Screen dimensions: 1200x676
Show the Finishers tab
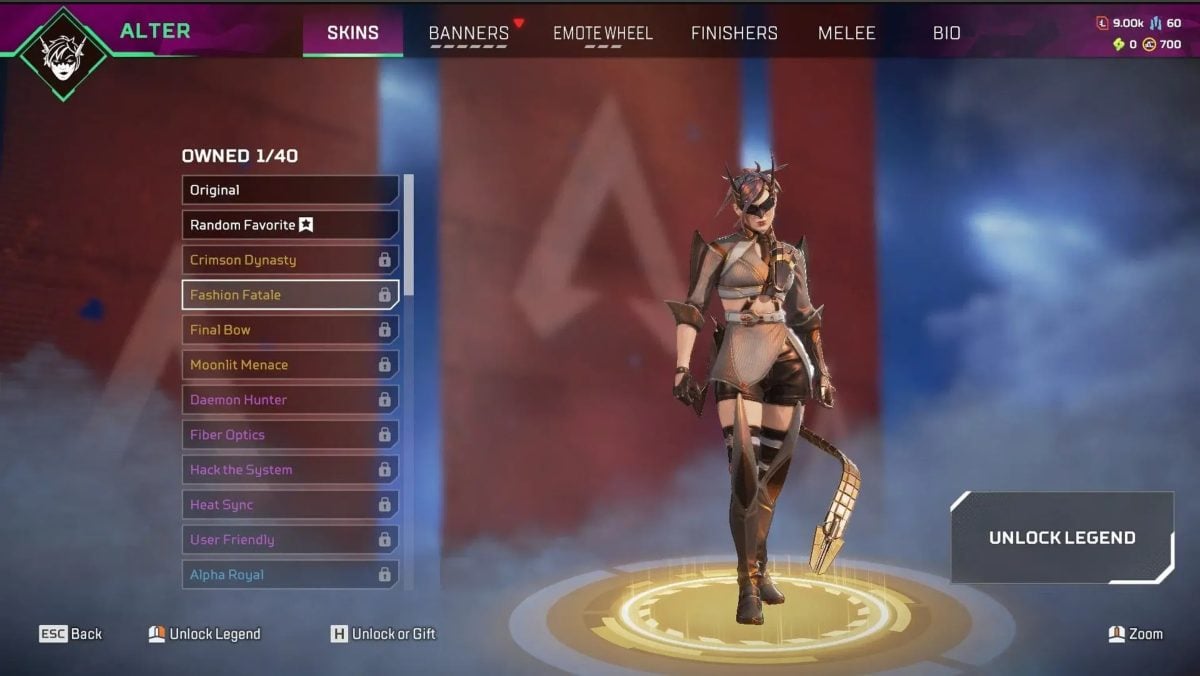[734, 33]
